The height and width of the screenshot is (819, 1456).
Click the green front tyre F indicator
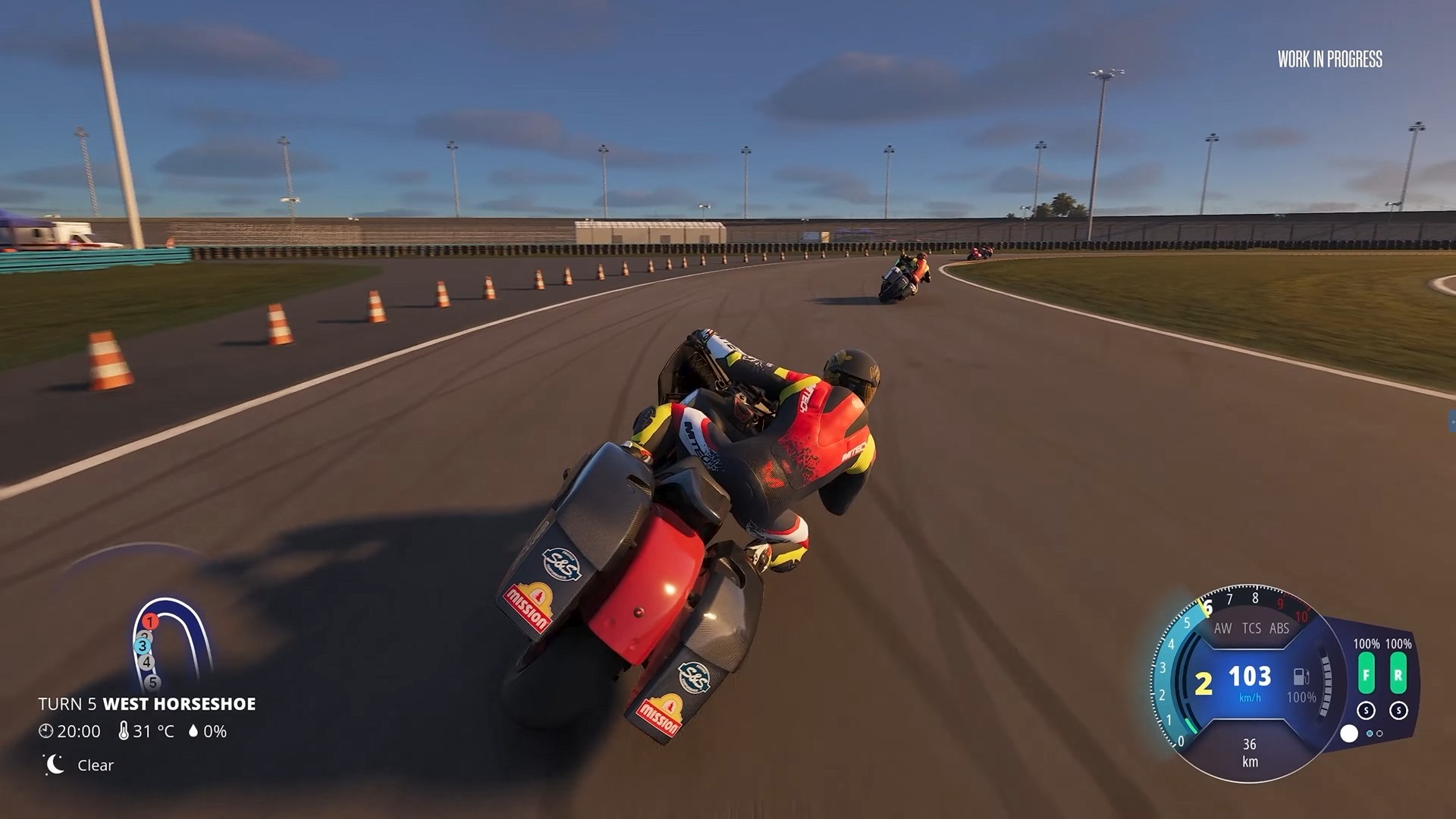point(1366,674)
